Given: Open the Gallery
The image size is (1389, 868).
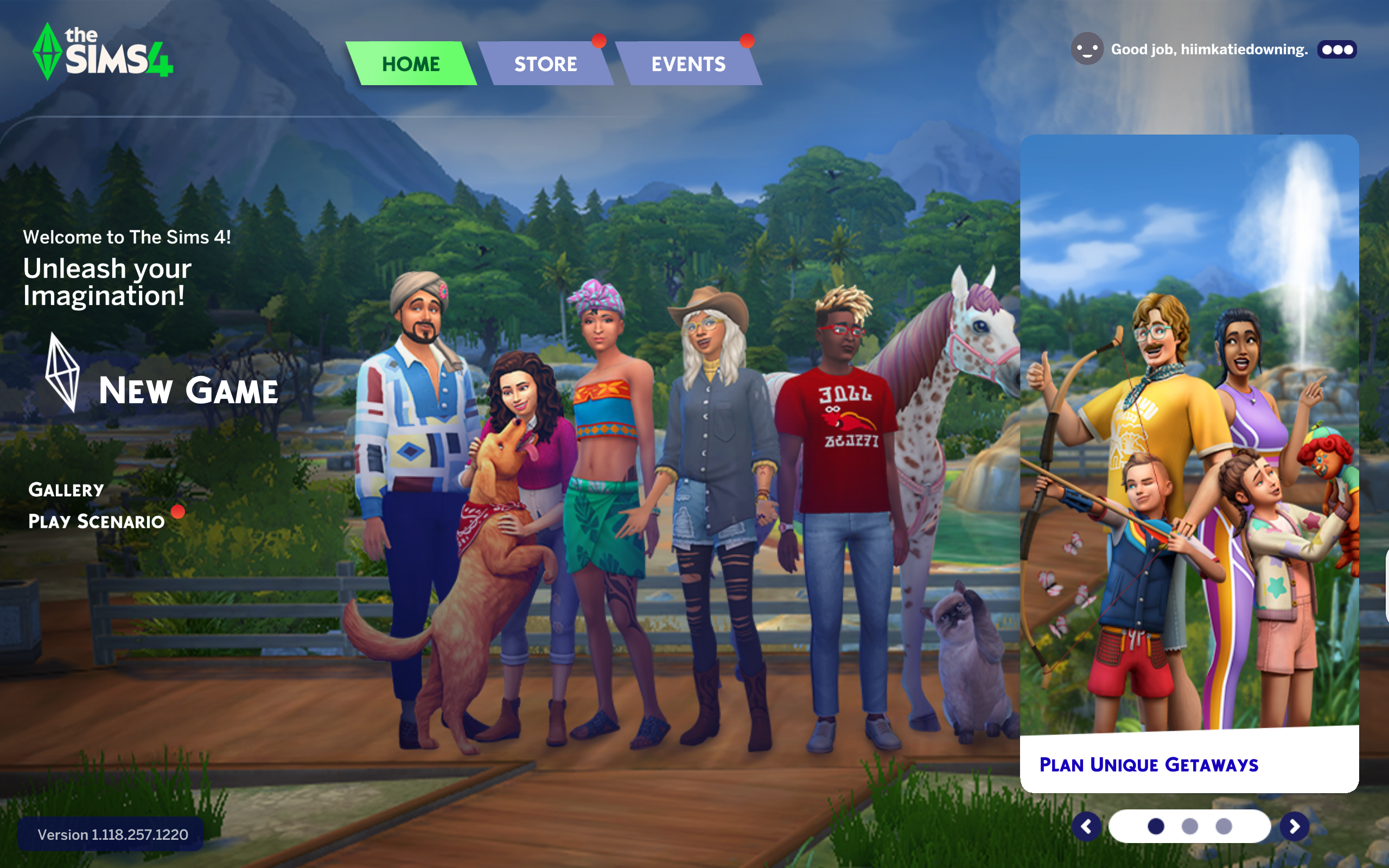Looking at the screenshot, I should pos(66,490).
